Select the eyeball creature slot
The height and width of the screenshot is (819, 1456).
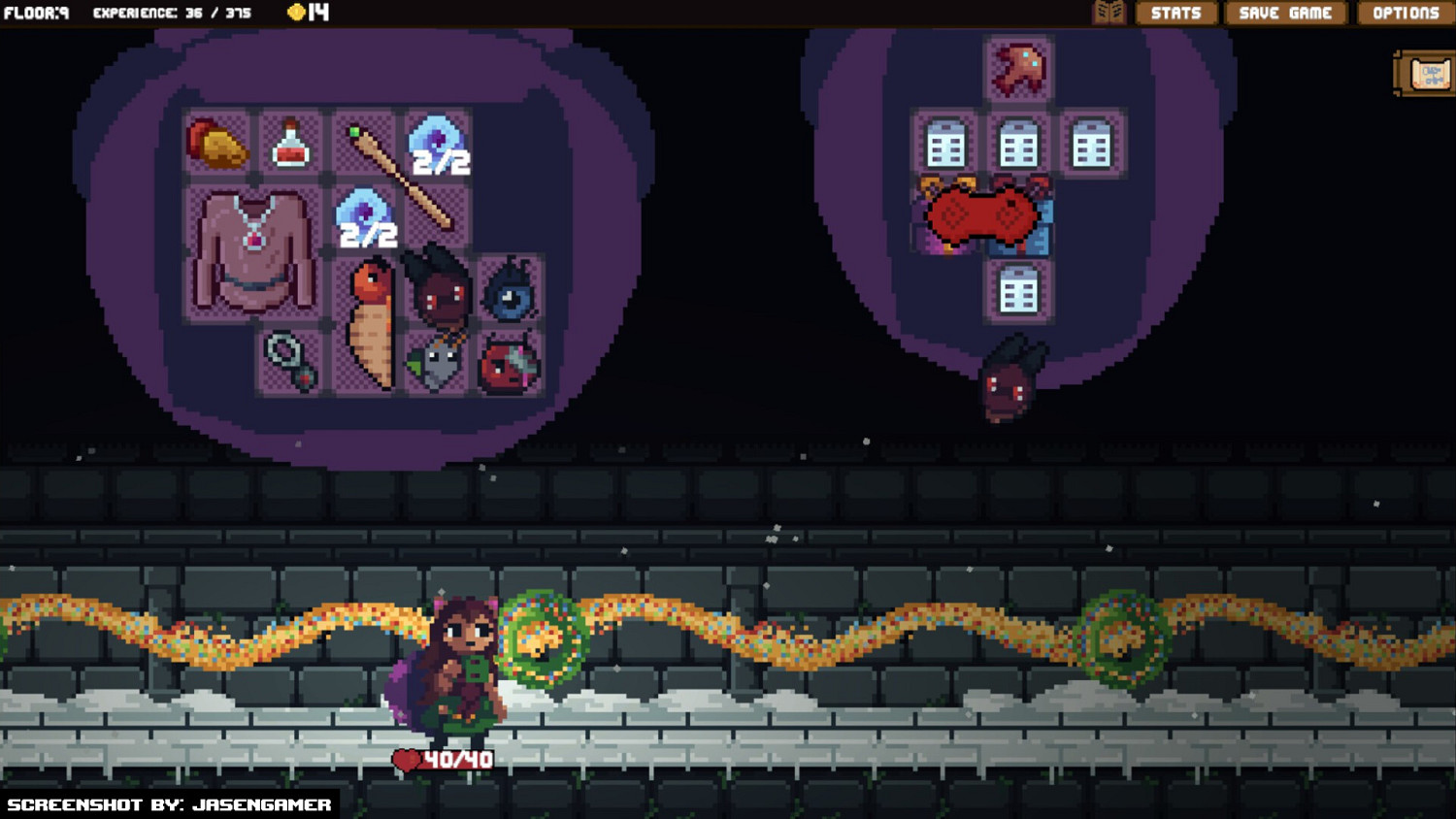[512, 291]
